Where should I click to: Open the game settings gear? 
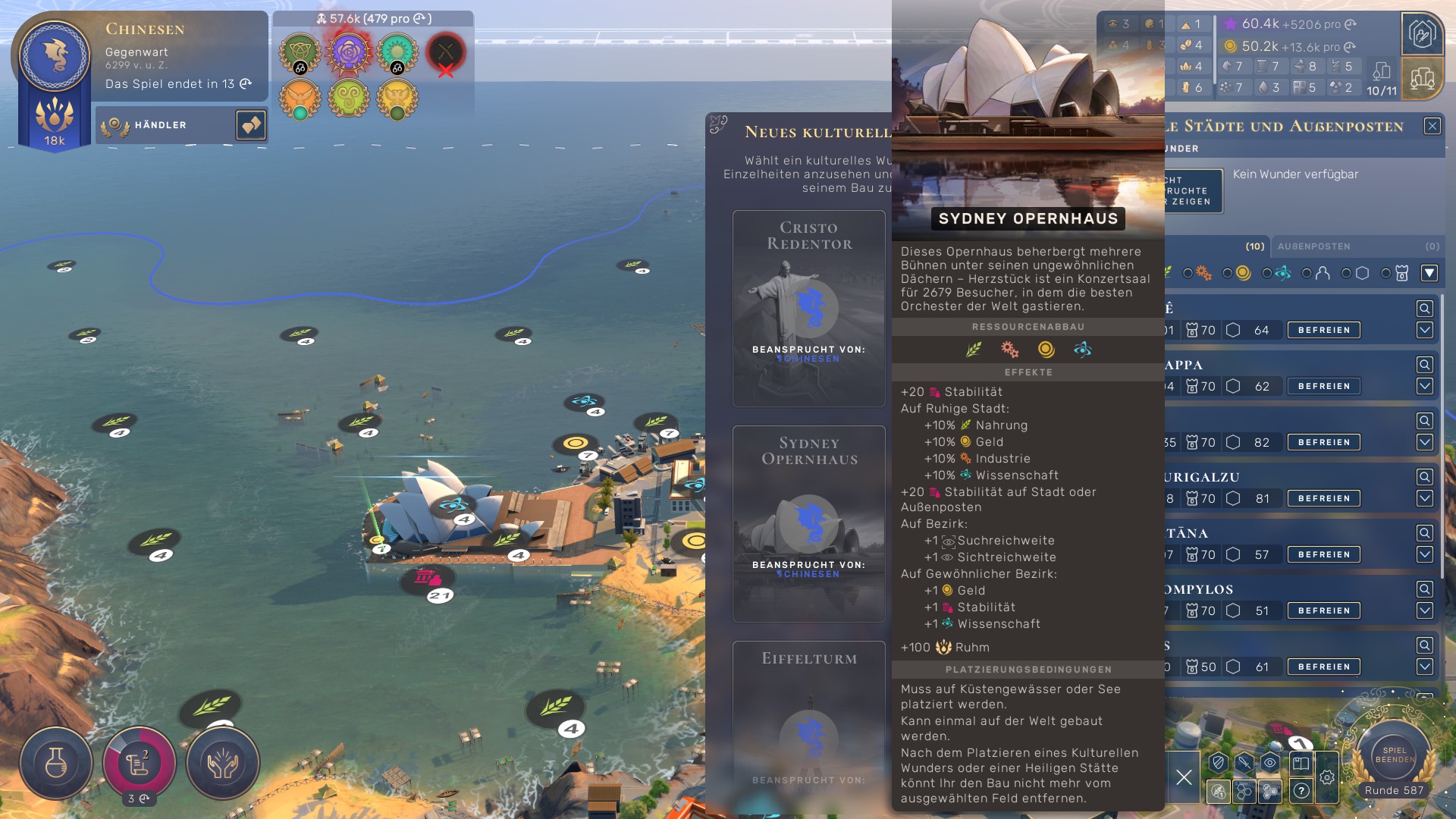click(x=1327, y=777)
